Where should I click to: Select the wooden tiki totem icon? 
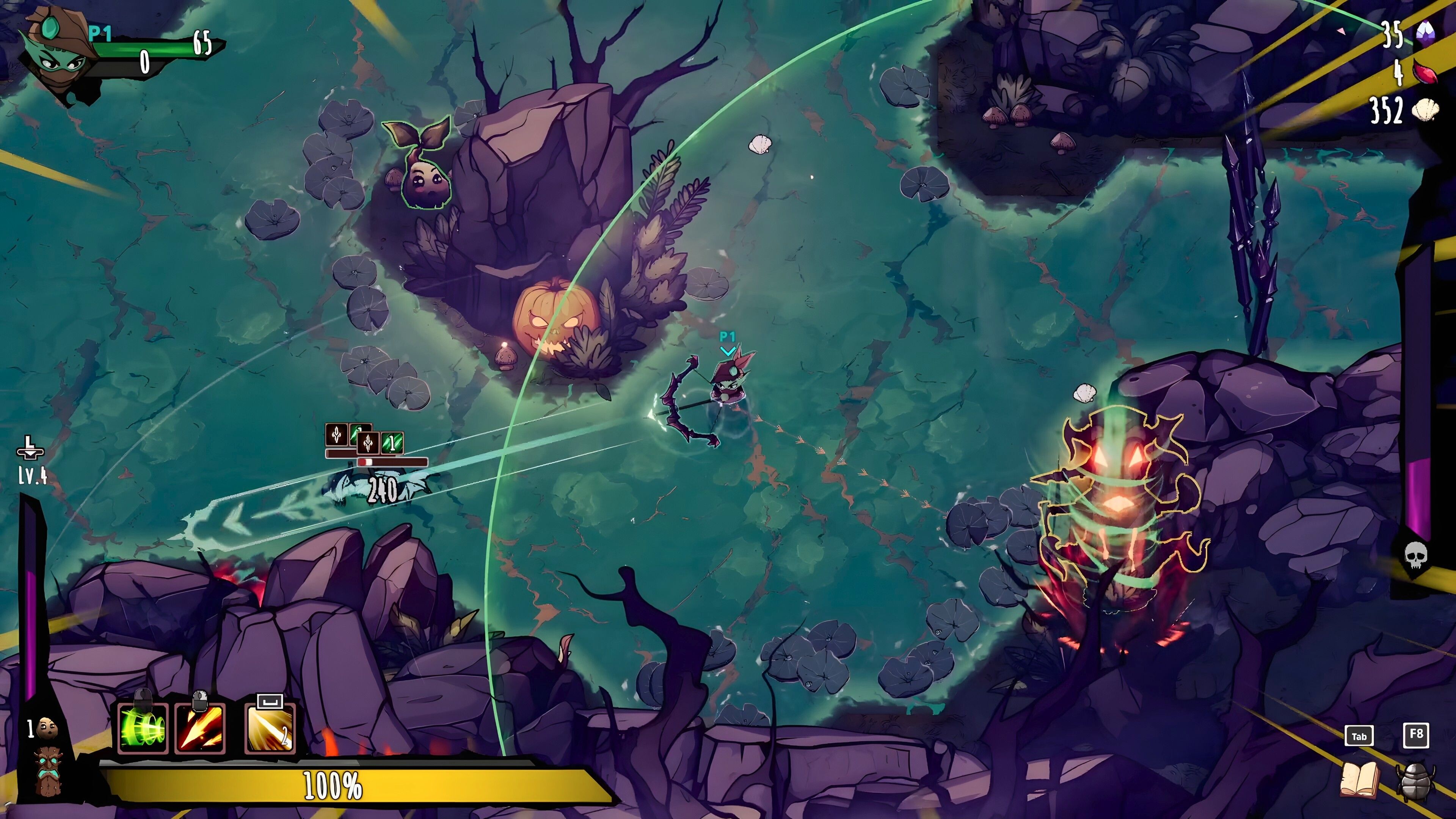(x=47, y=771)
